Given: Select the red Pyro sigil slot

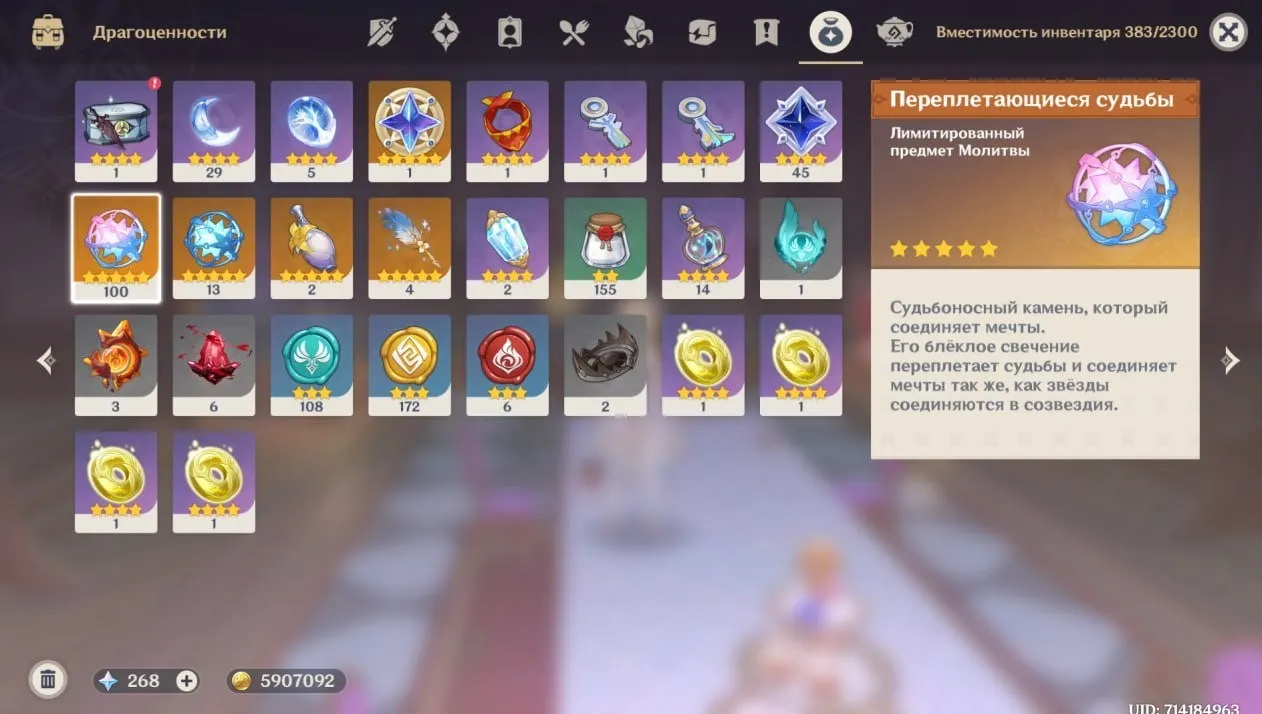Looking at the screenshot, I should 508,364.
